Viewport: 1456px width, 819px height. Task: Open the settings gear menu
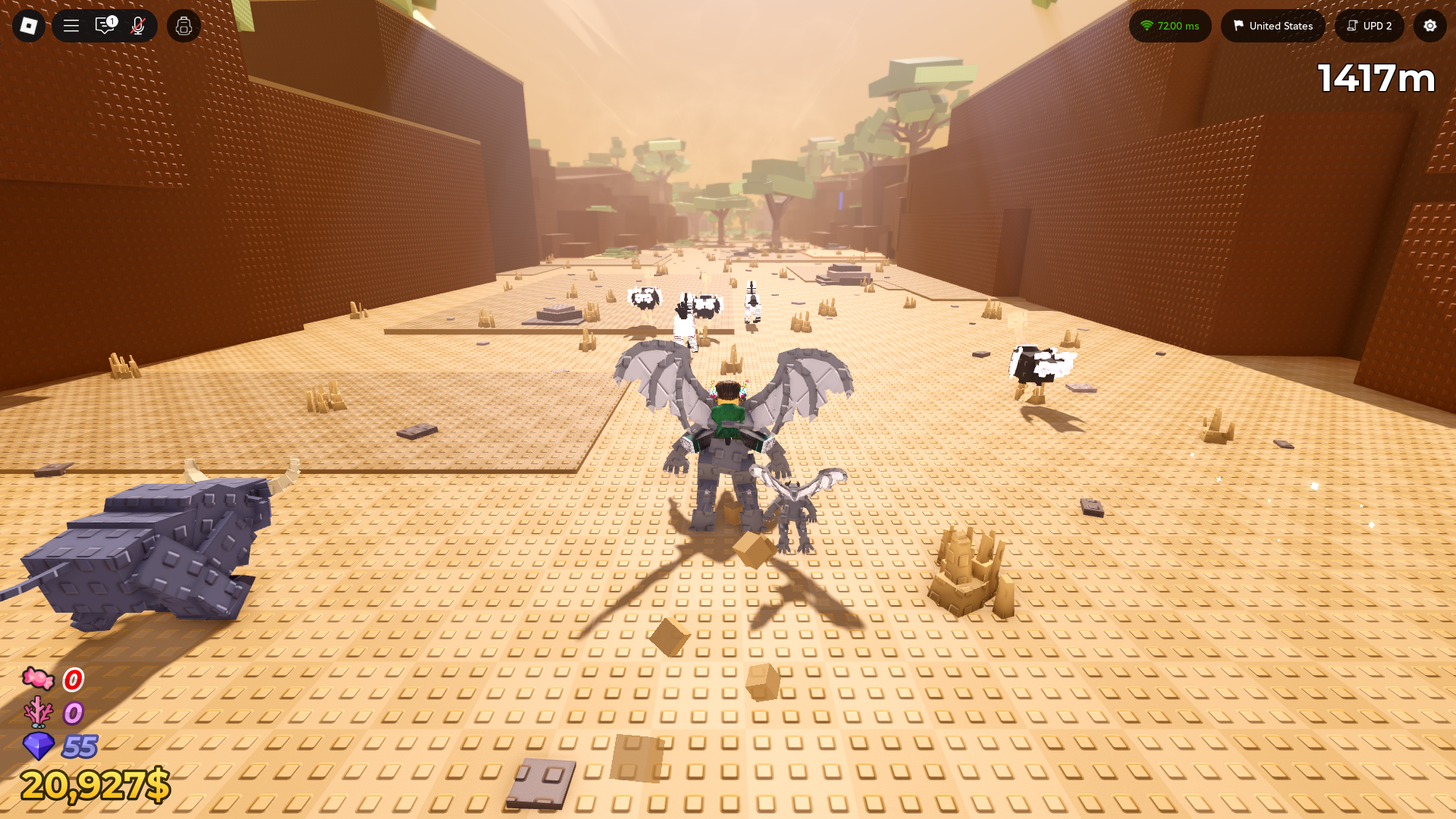[x=1429, y=26]
